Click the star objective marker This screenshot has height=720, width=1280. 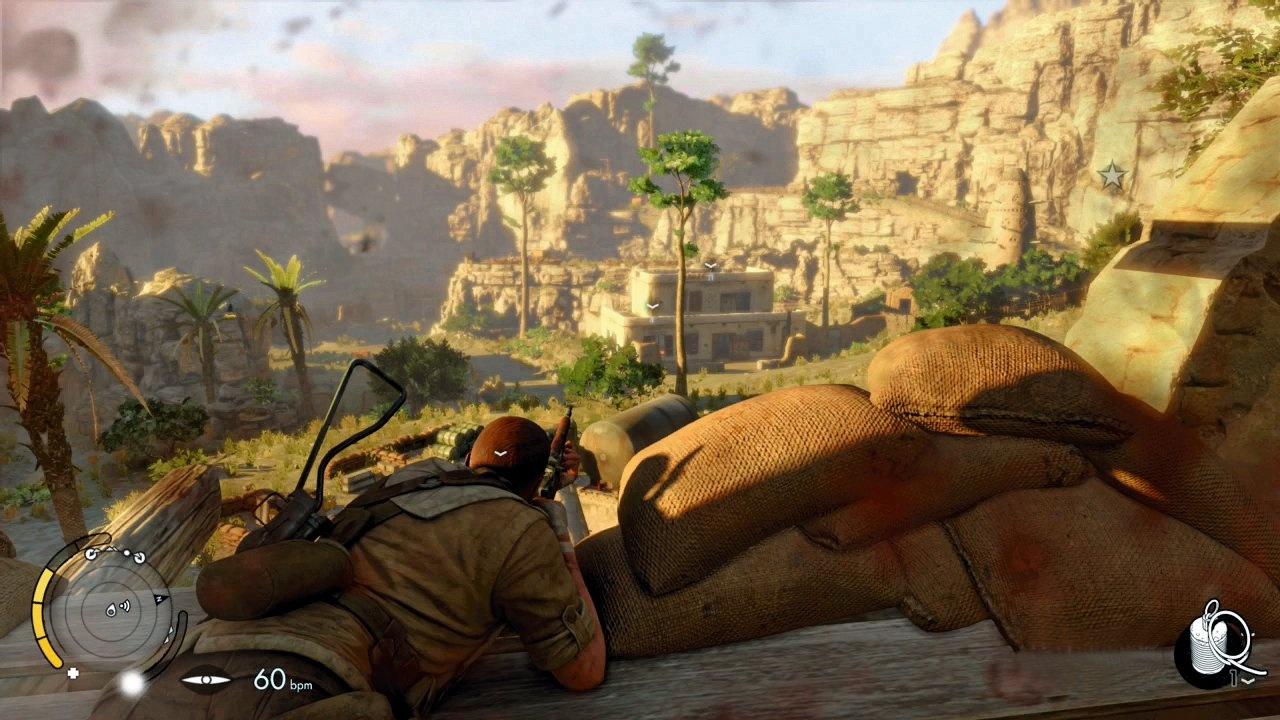[1112, 176]
